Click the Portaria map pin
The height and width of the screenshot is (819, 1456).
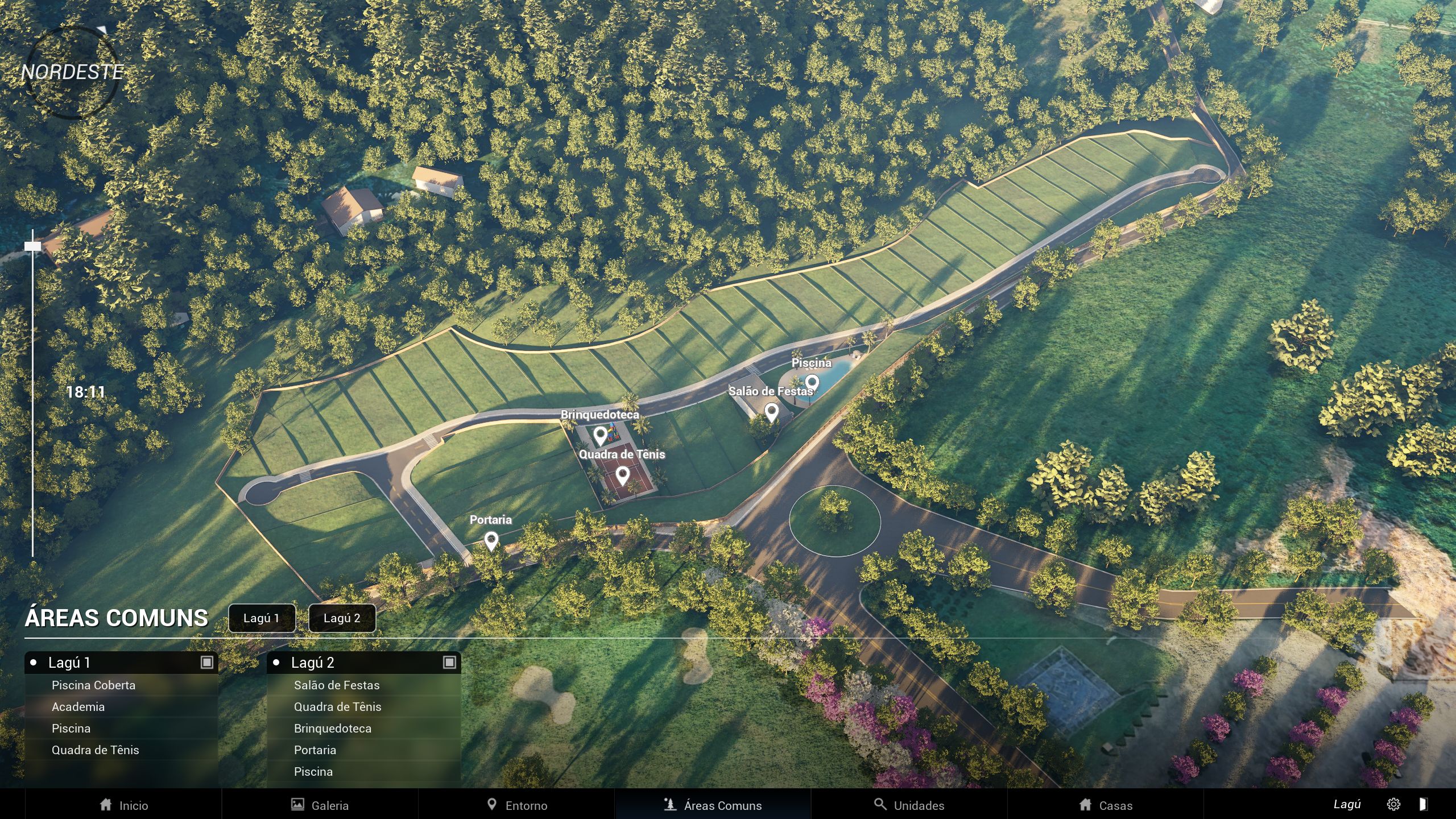(x=491, y=540)
